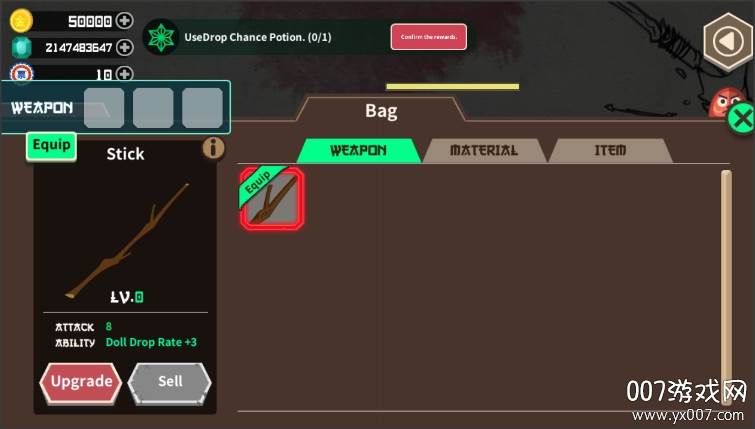Open the Use Drop Chance Potion quest
Viewport: 755px width, 429px height.
(257, 37)
